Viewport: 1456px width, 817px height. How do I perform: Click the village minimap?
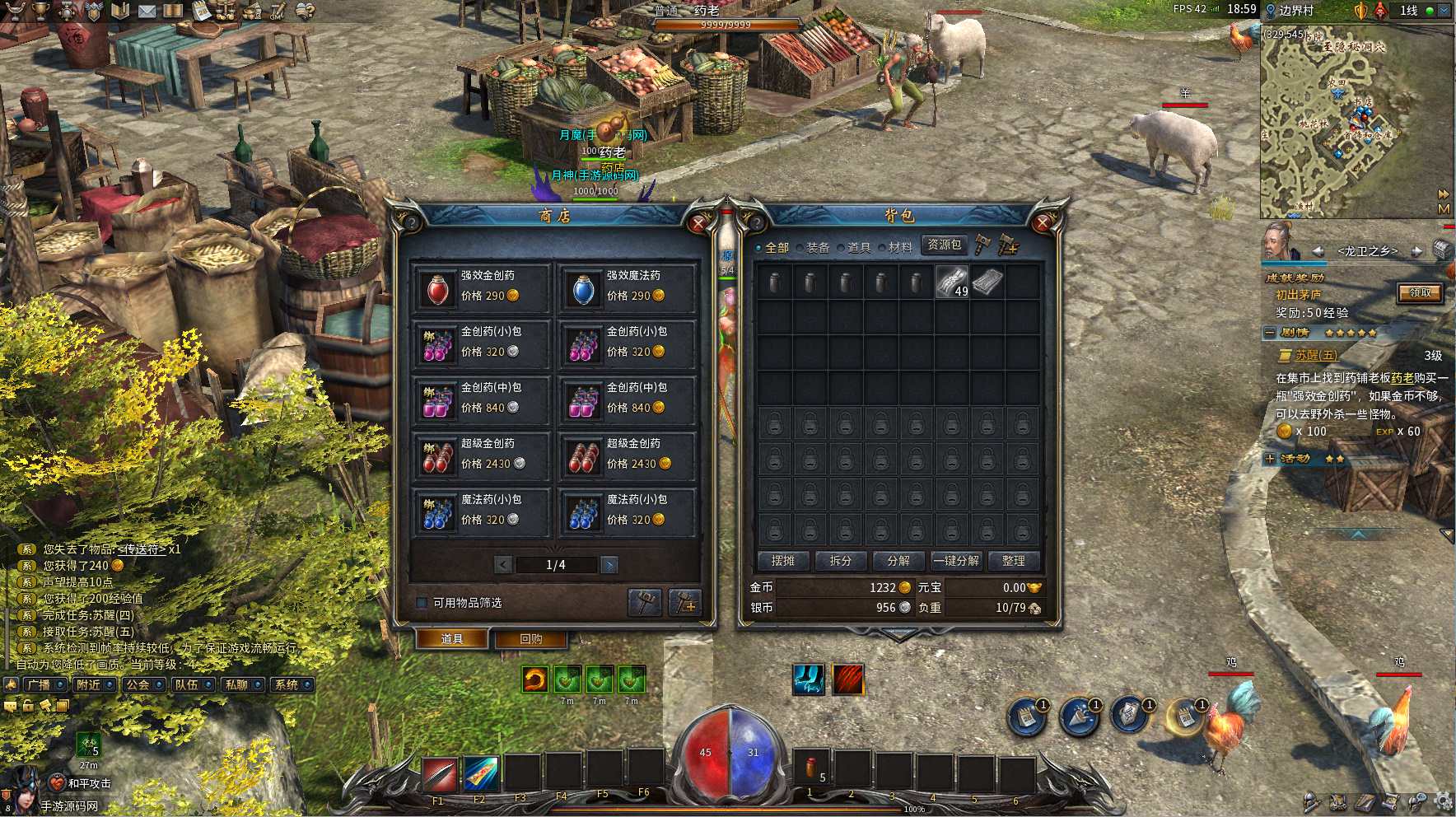click(x=1351, y=124)
